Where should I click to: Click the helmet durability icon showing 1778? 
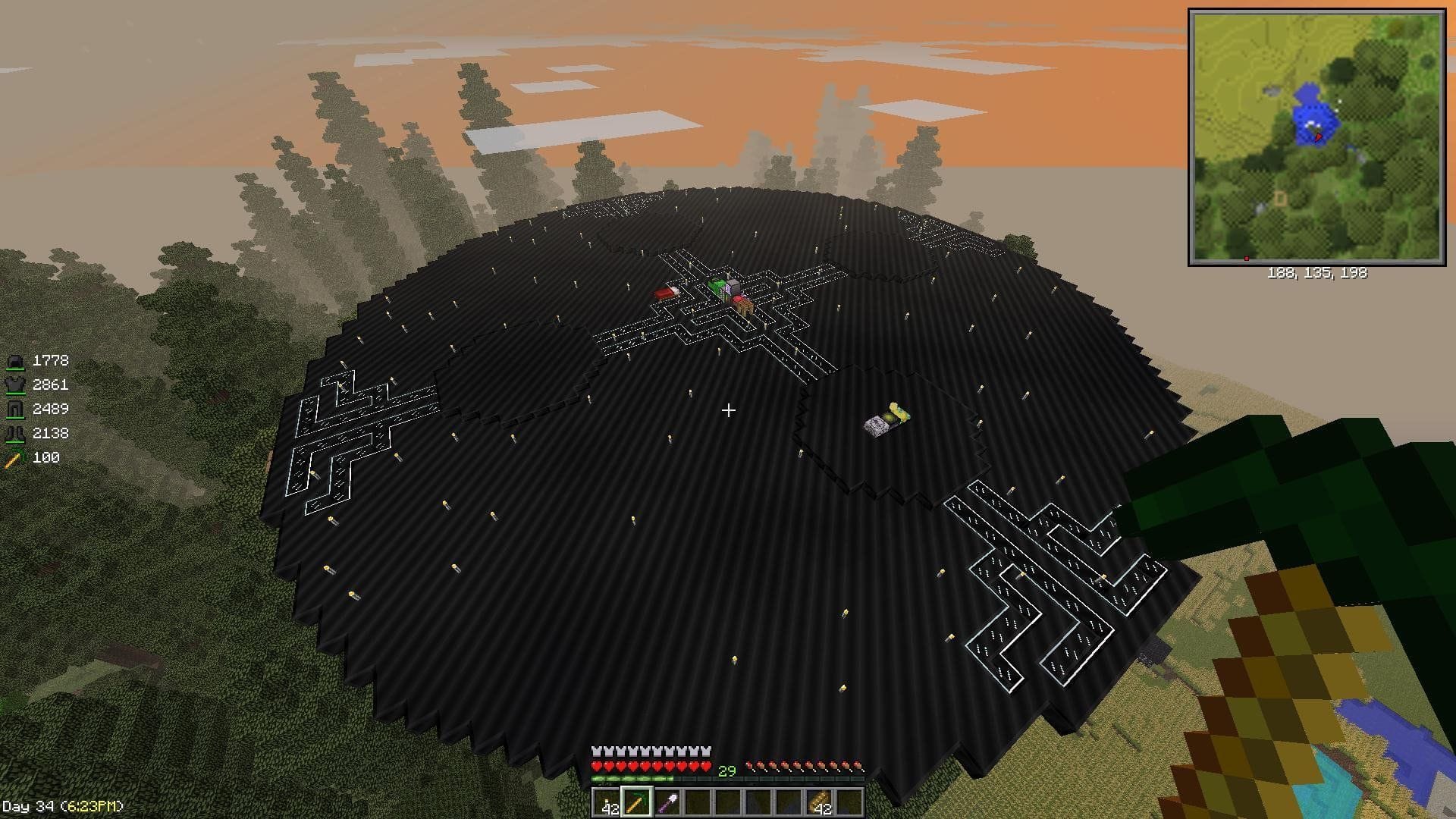17,361
